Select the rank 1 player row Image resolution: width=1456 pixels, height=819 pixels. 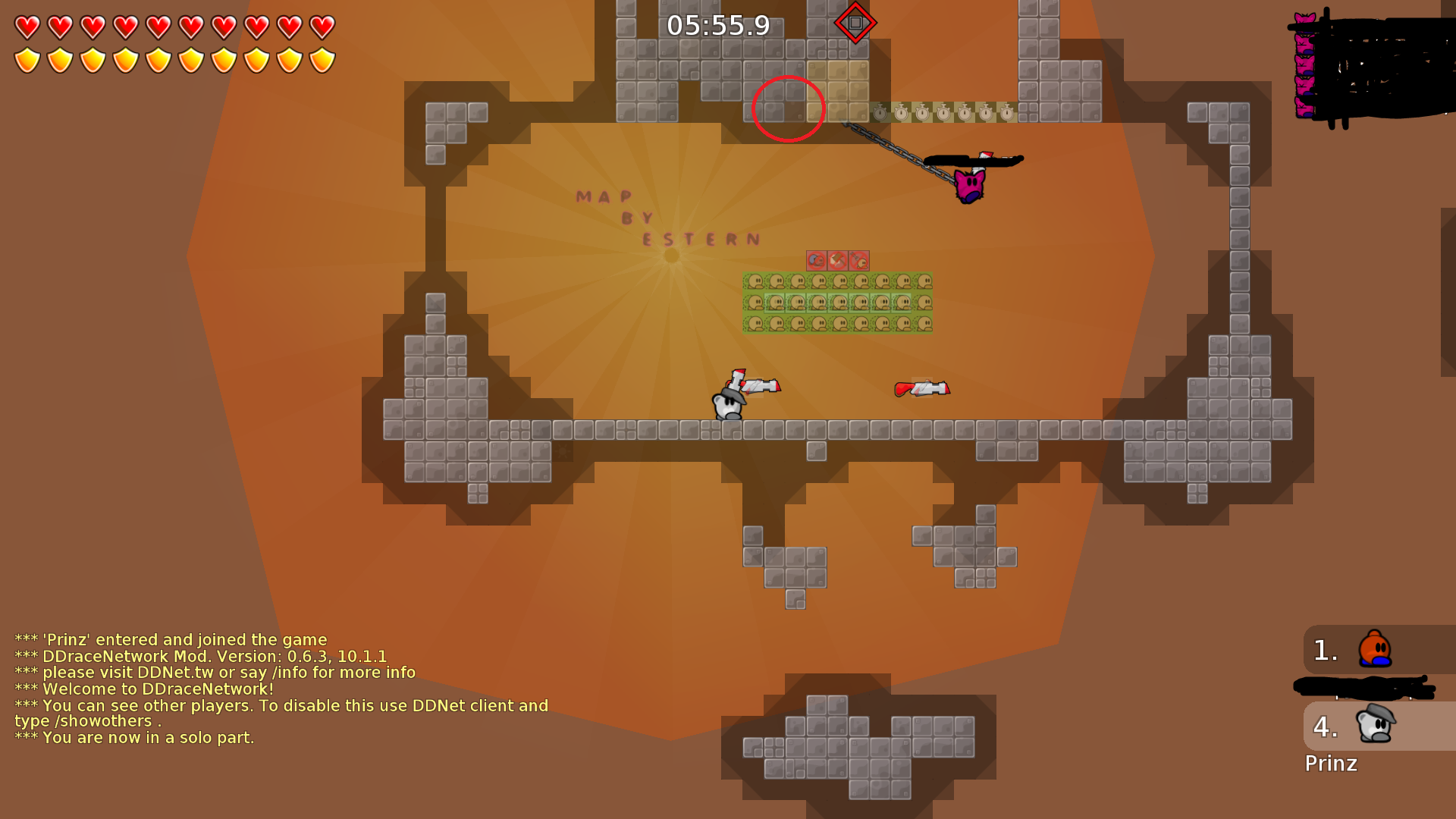[x=1377, y=650]
